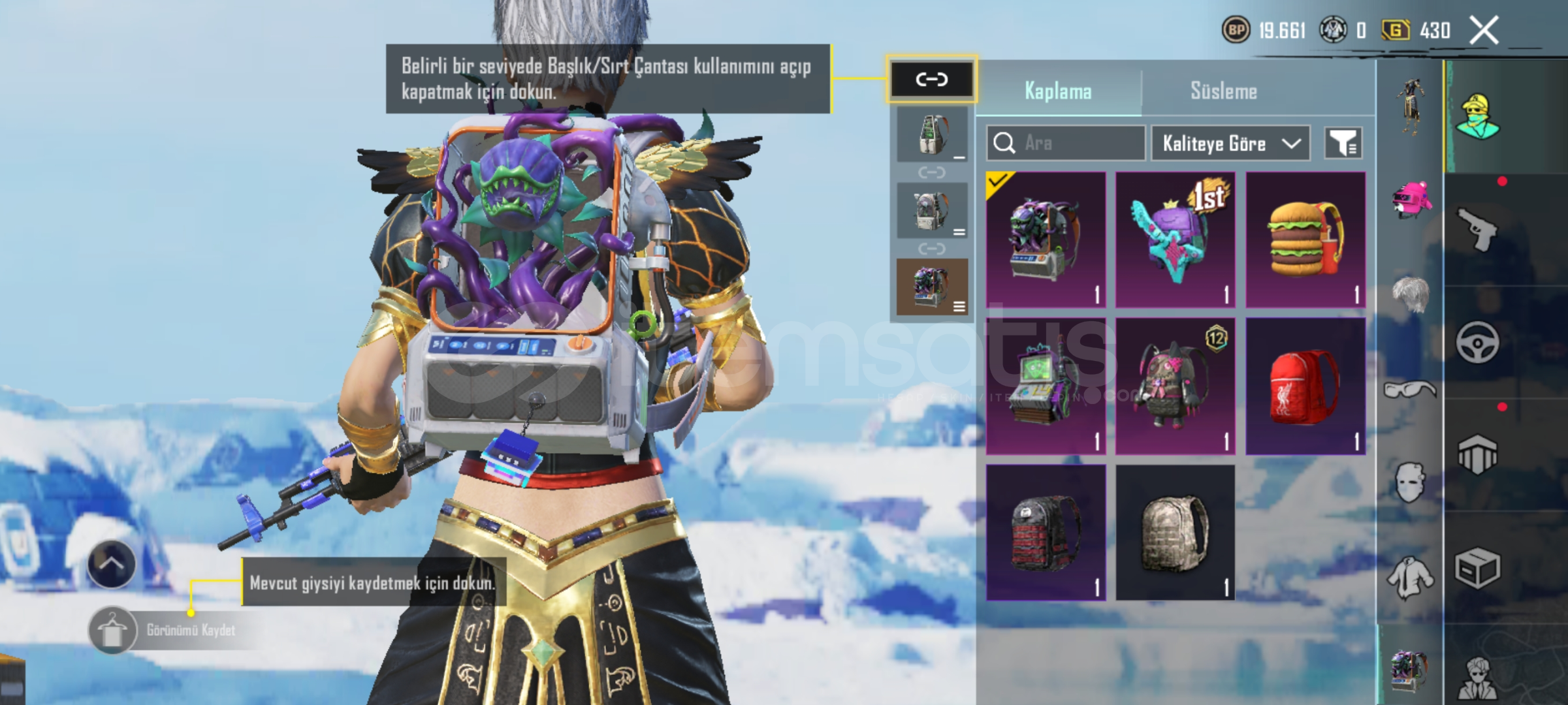
Task: Open the filter funnel options
Action: [1343, 143]
